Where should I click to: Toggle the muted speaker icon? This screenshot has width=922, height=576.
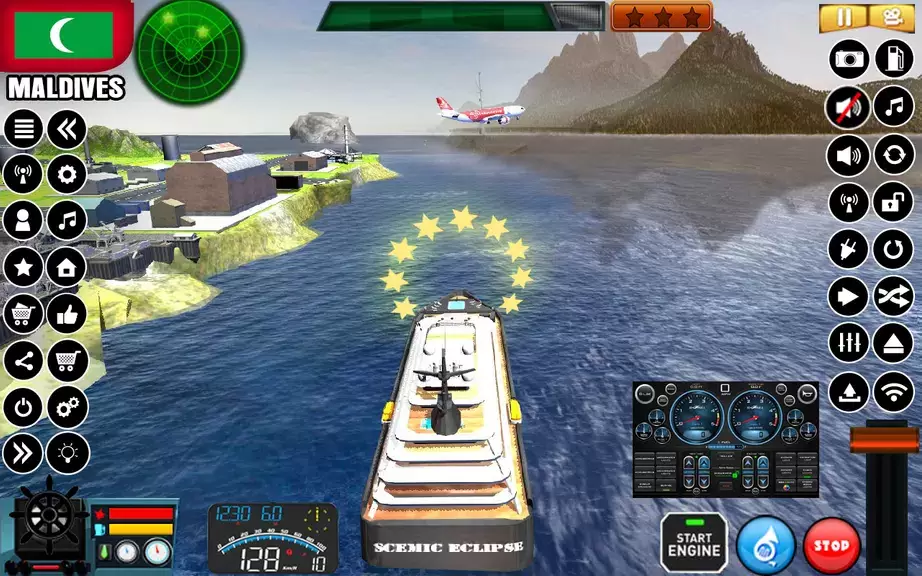(848, 107)
